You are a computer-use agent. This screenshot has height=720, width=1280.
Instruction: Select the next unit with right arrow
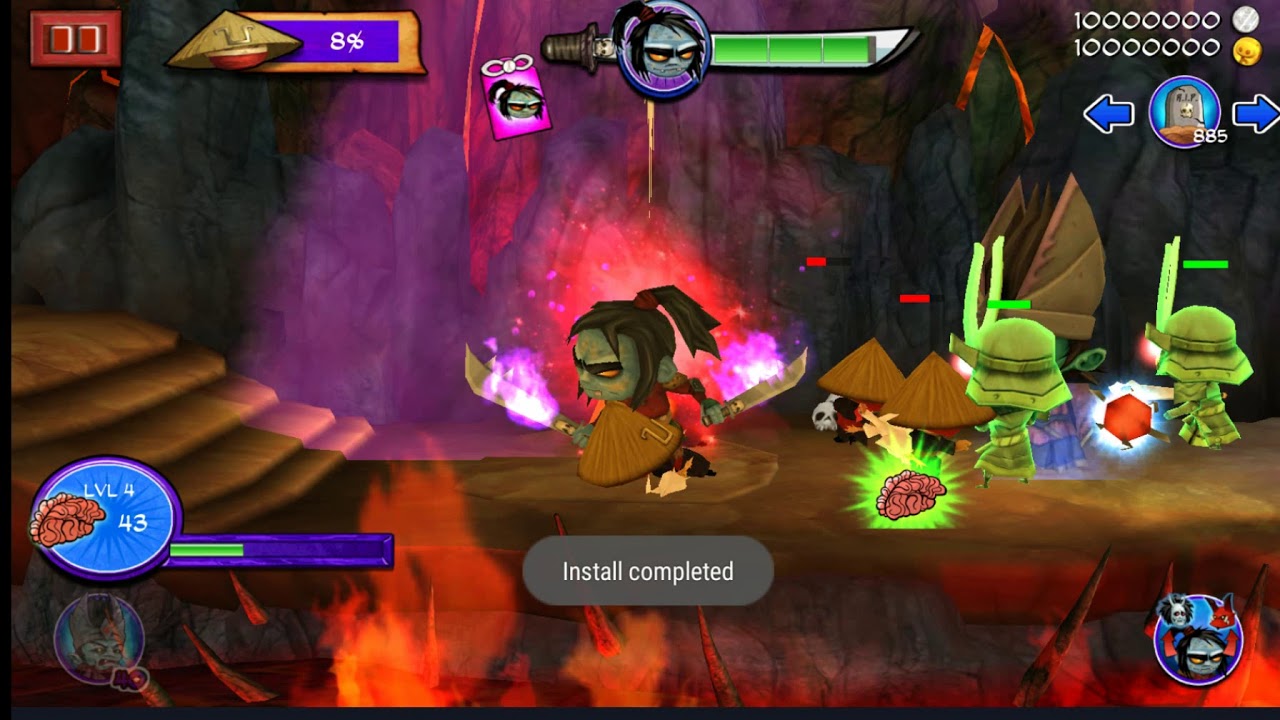tap(1256, 114)
